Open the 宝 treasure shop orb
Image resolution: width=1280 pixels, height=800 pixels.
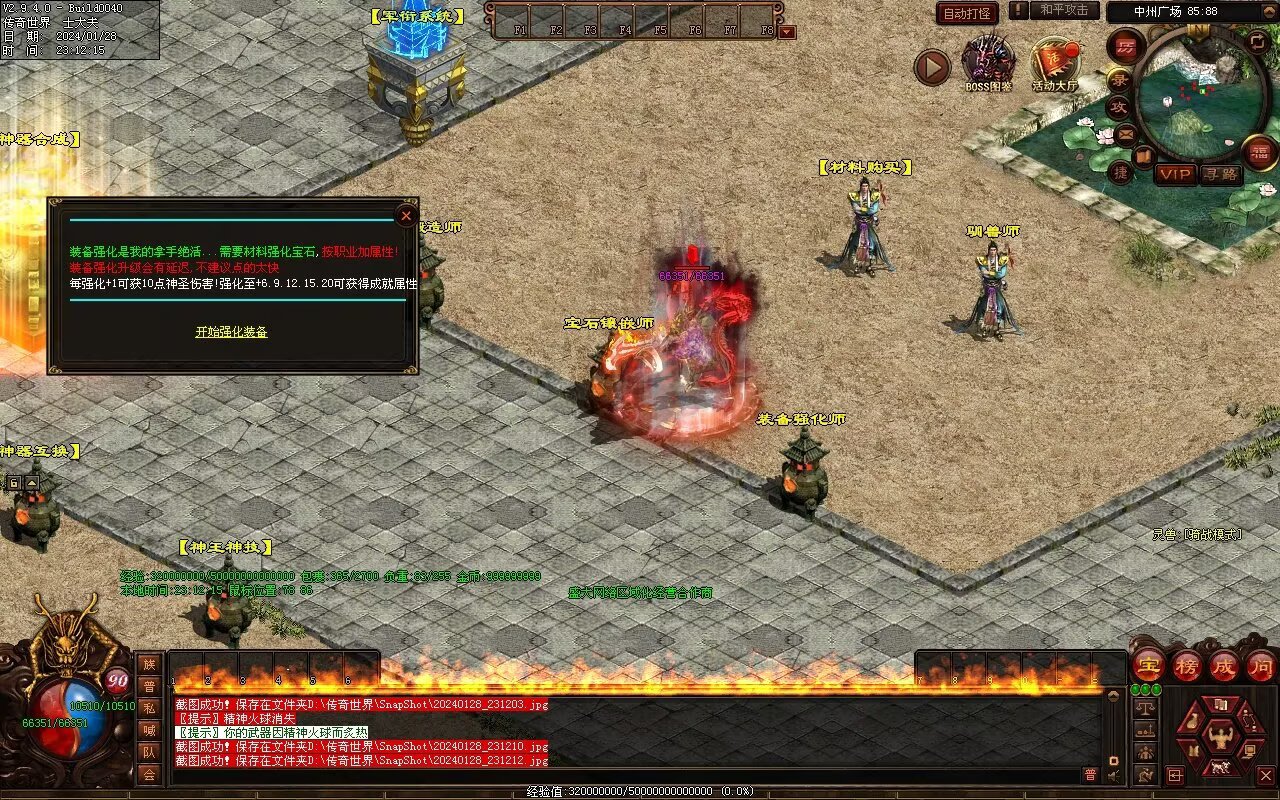point(1149,665)
